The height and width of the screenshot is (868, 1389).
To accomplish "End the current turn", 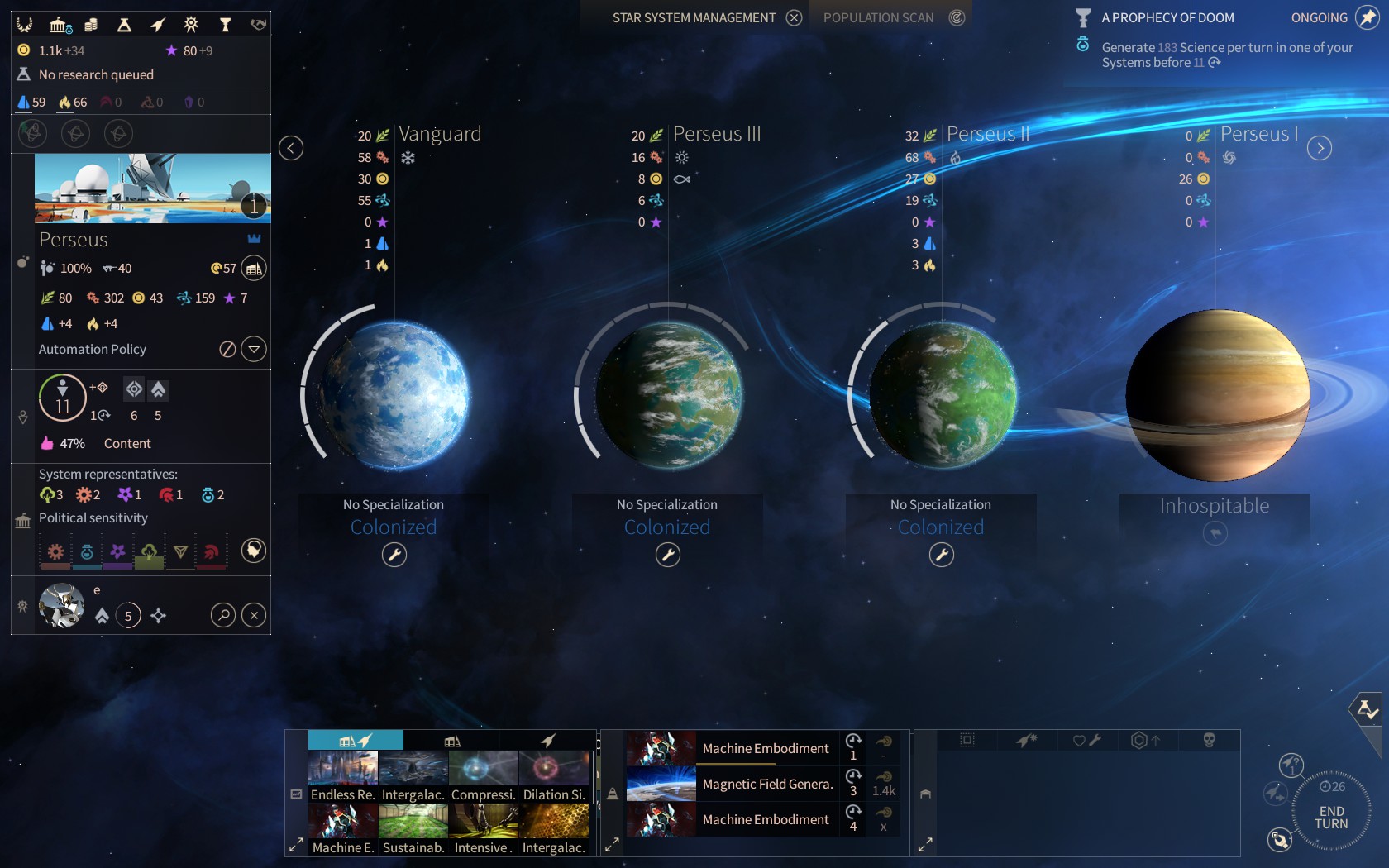I will [1331, 818].
